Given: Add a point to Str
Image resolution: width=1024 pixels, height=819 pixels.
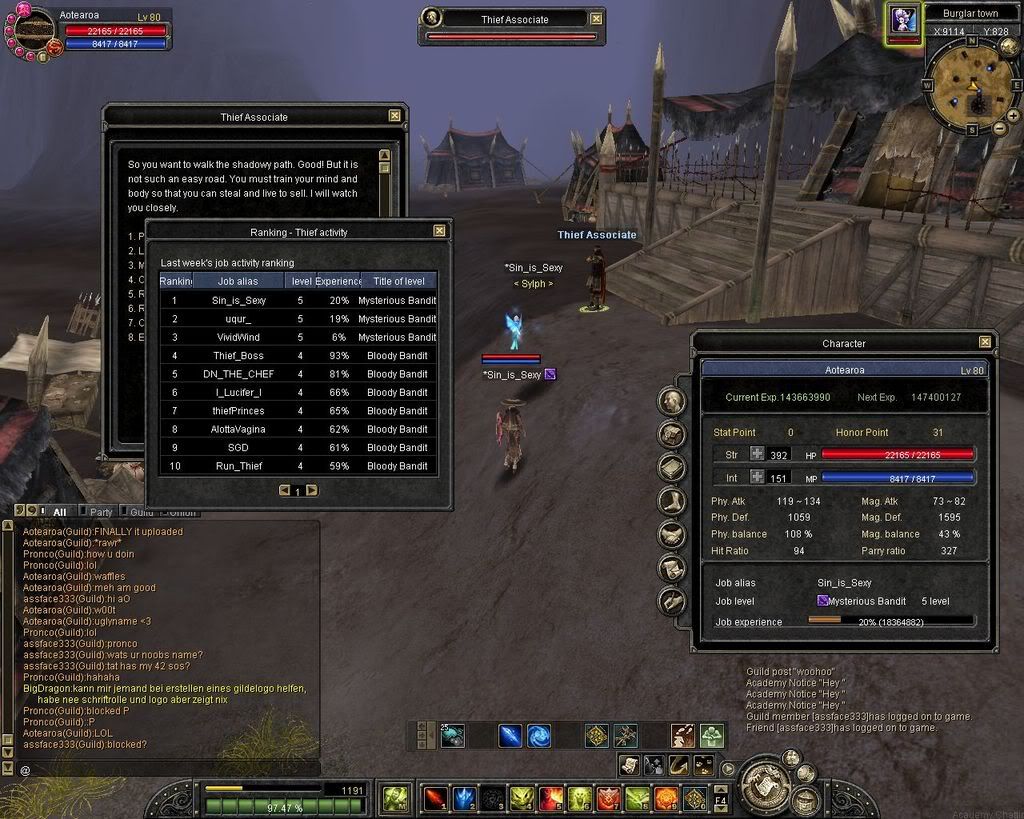Looking at the screenshot, I should coord(757,454).
